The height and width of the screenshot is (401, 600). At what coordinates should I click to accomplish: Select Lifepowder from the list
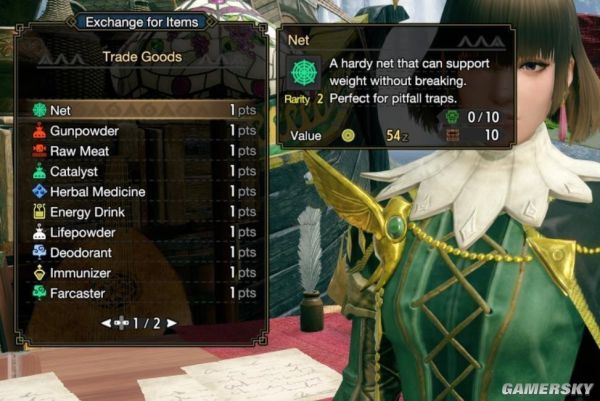pyautogui.click(x=140, y=232)
